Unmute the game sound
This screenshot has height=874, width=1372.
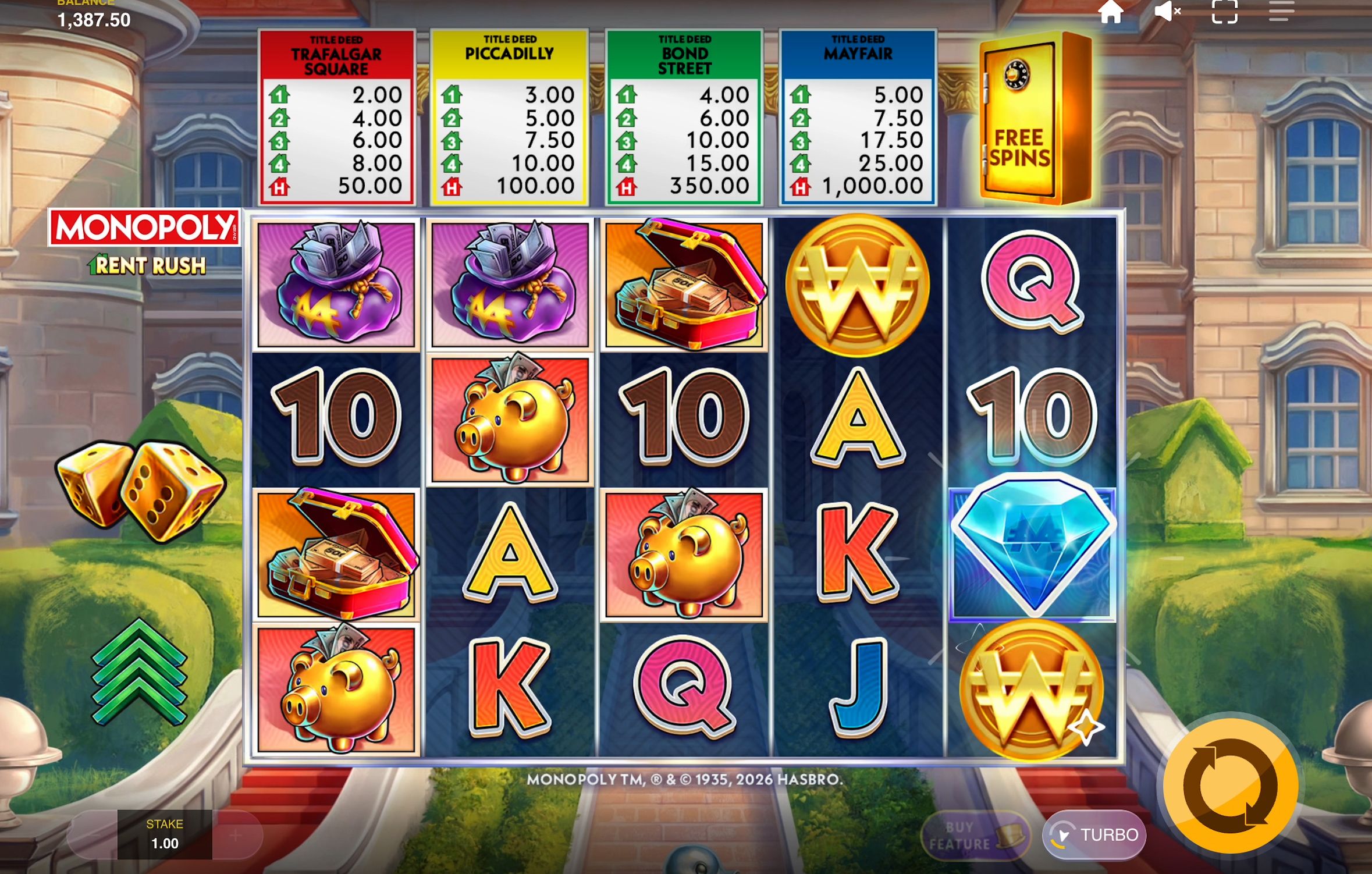coord(1167,12)
